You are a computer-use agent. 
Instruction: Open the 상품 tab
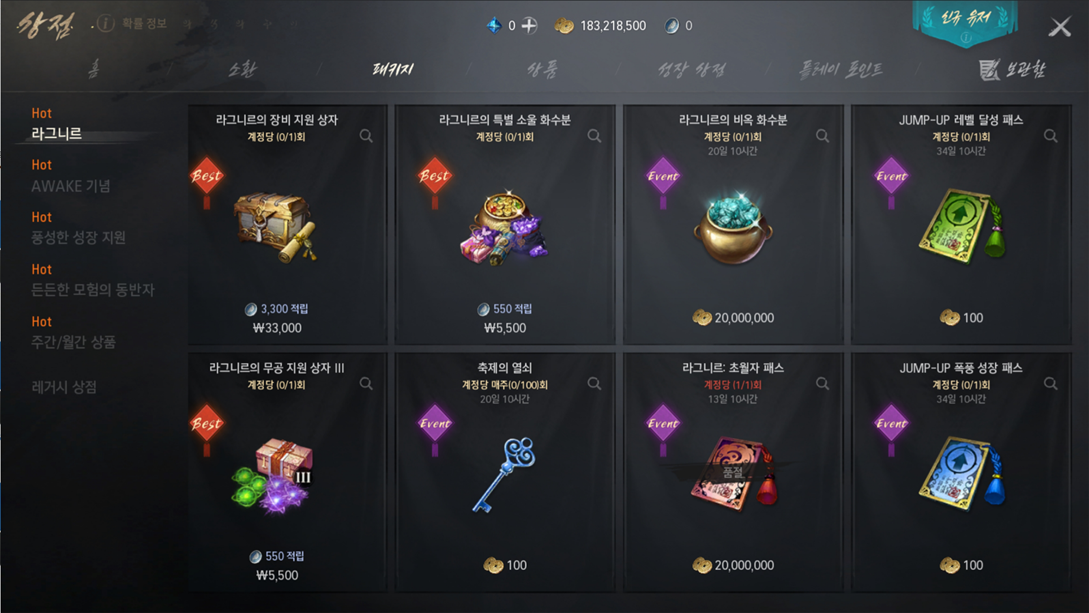pos(542,69)
